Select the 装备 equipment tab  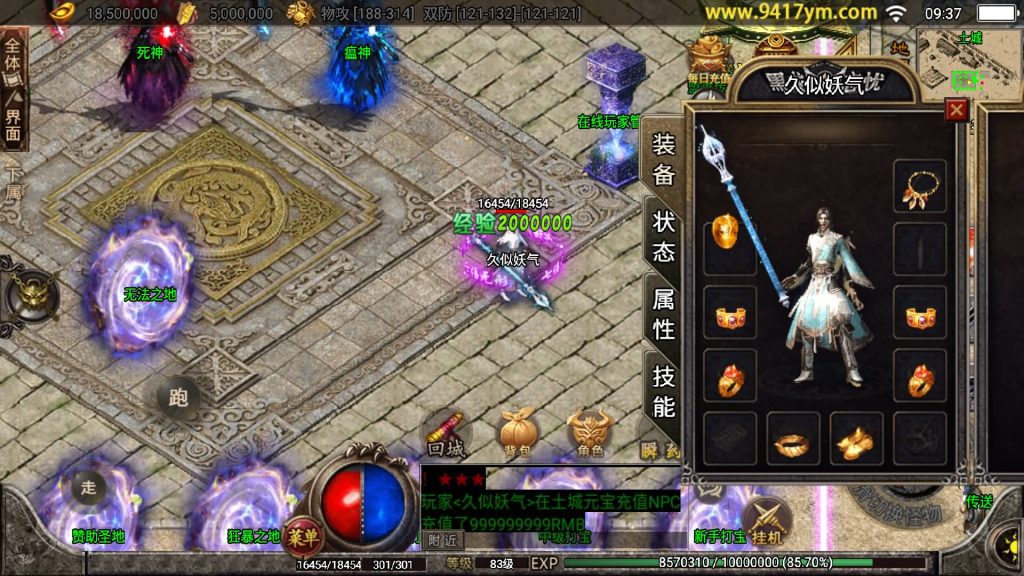click(x=664, y=160)
